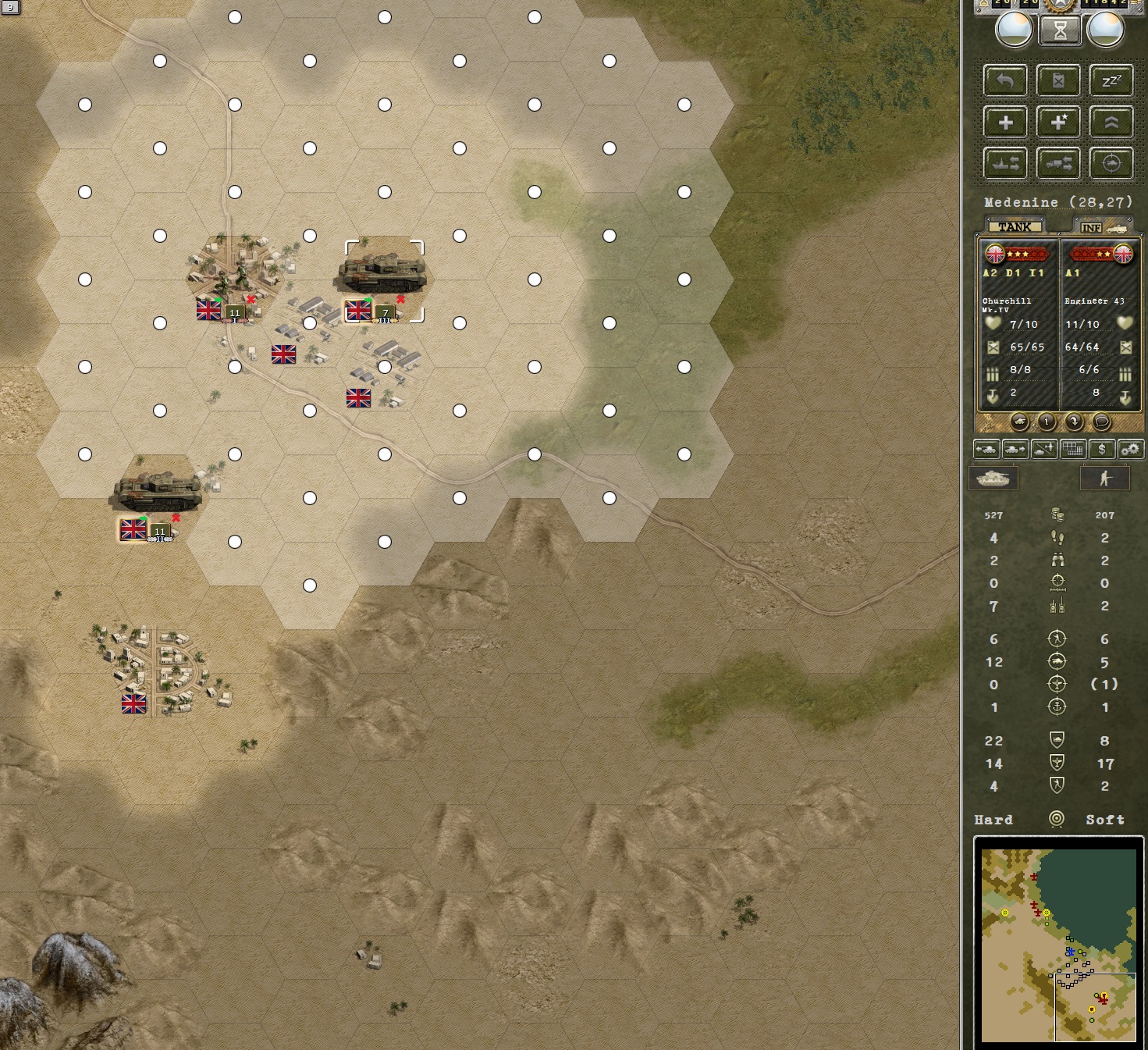The width and height of the screenshot is (1148, 1050).
Task: End the turn with the hourglass button
Action: pyautogui.click(x=1060, y=31)
